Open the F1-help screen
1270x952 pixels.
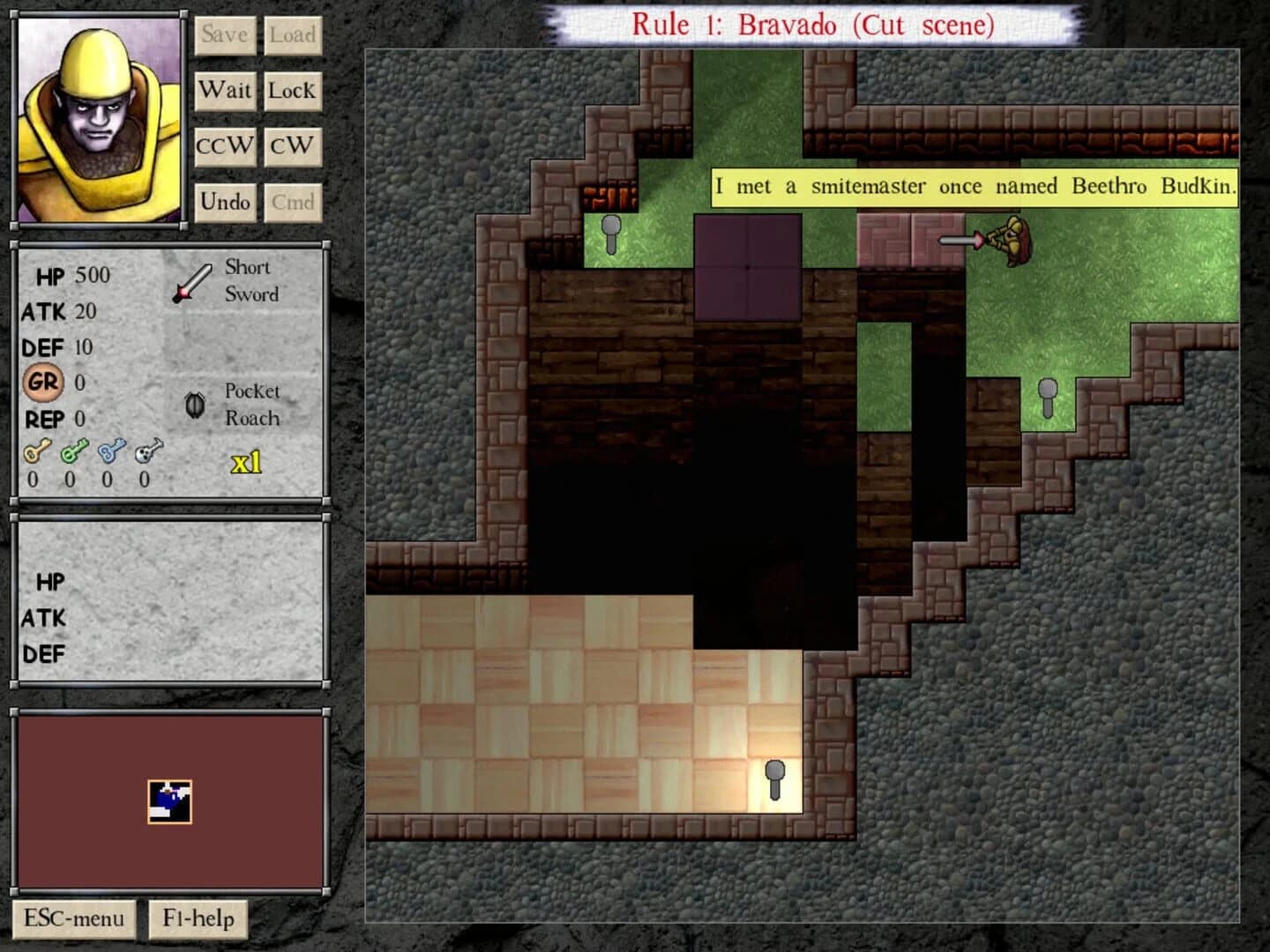pos(198,919)
